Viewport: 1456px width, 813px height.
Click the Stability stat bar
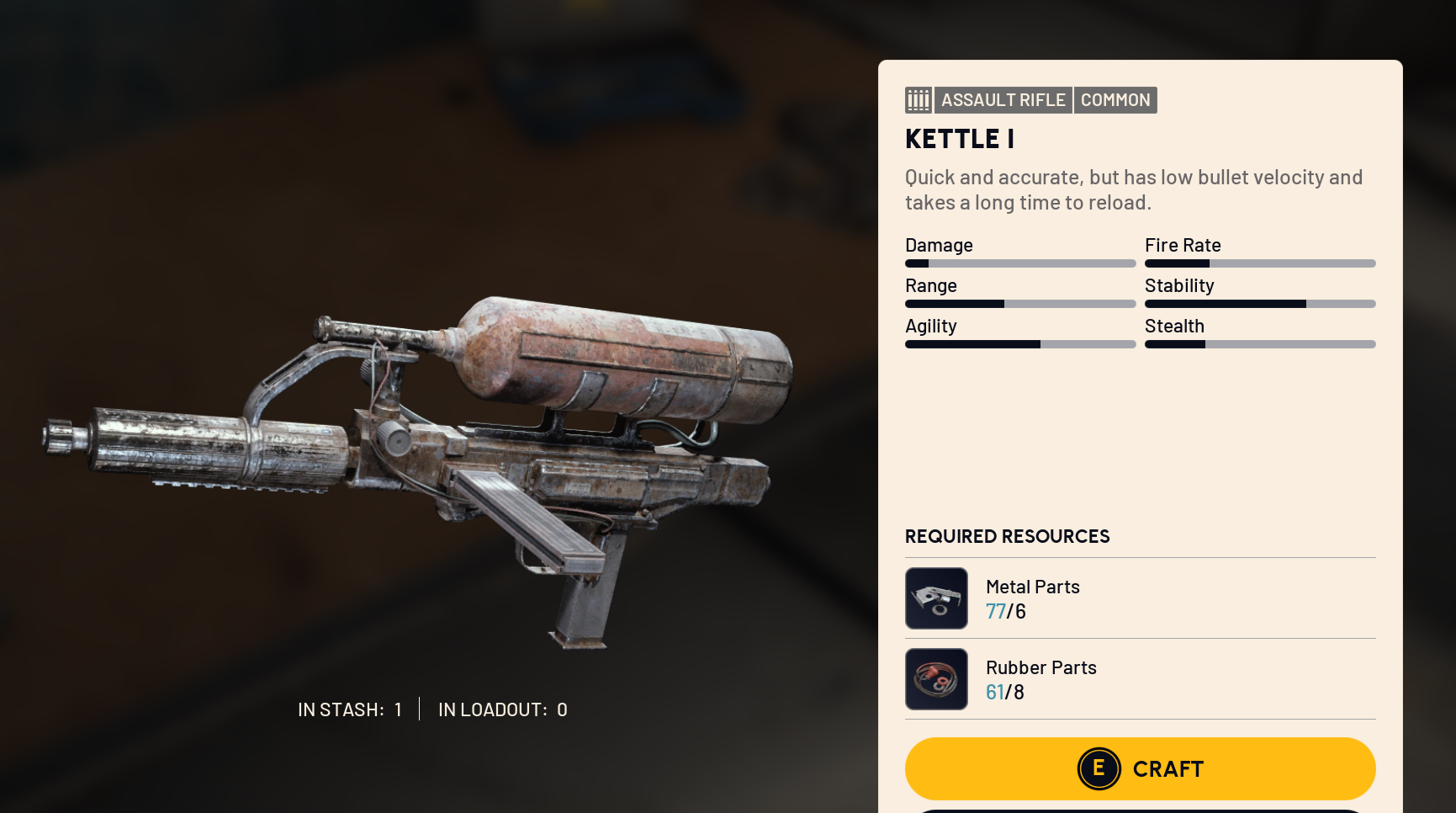1259,303
